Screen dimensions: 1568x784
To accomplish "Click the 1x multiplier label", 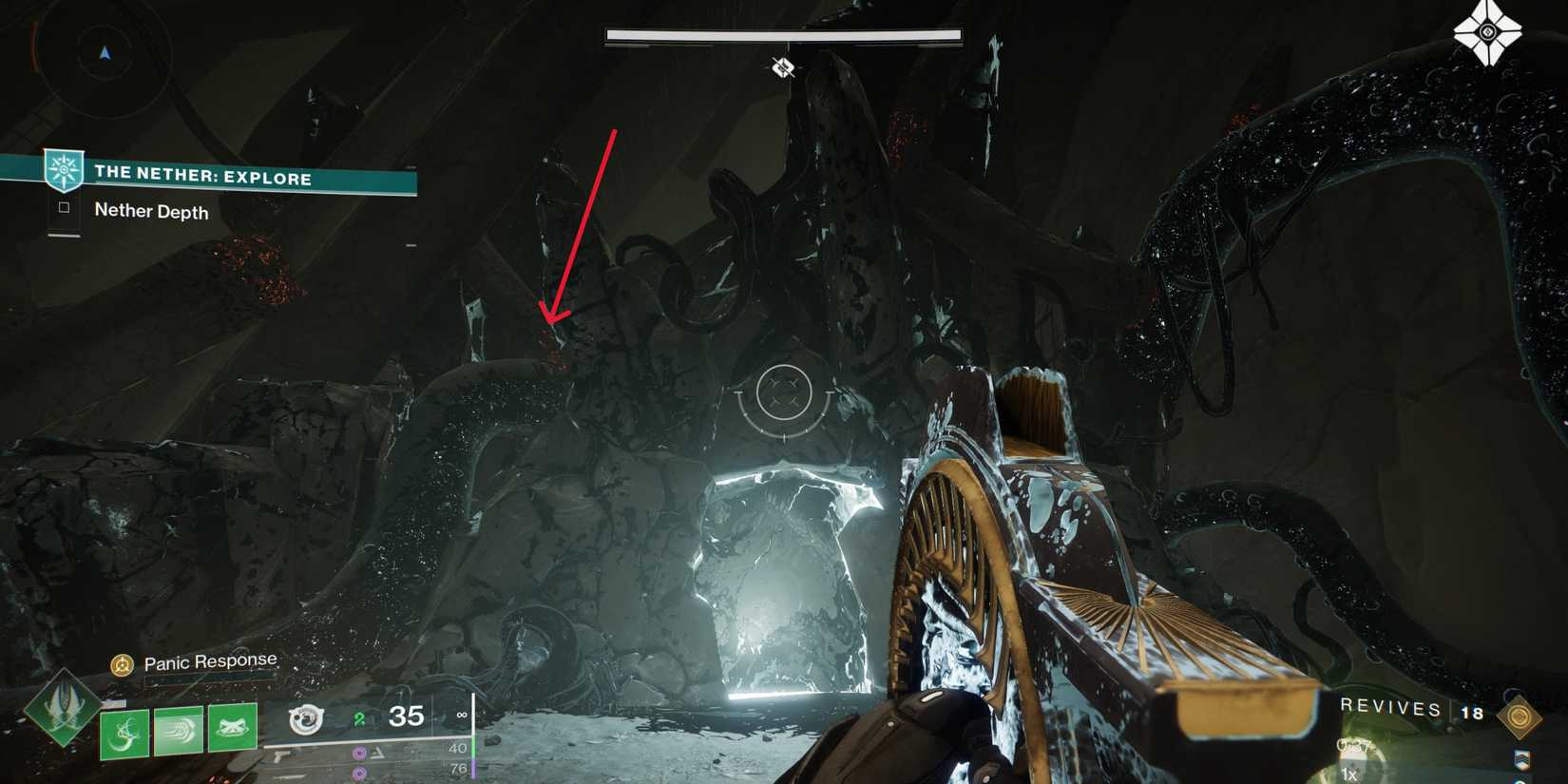I will tap(1348, 774).
